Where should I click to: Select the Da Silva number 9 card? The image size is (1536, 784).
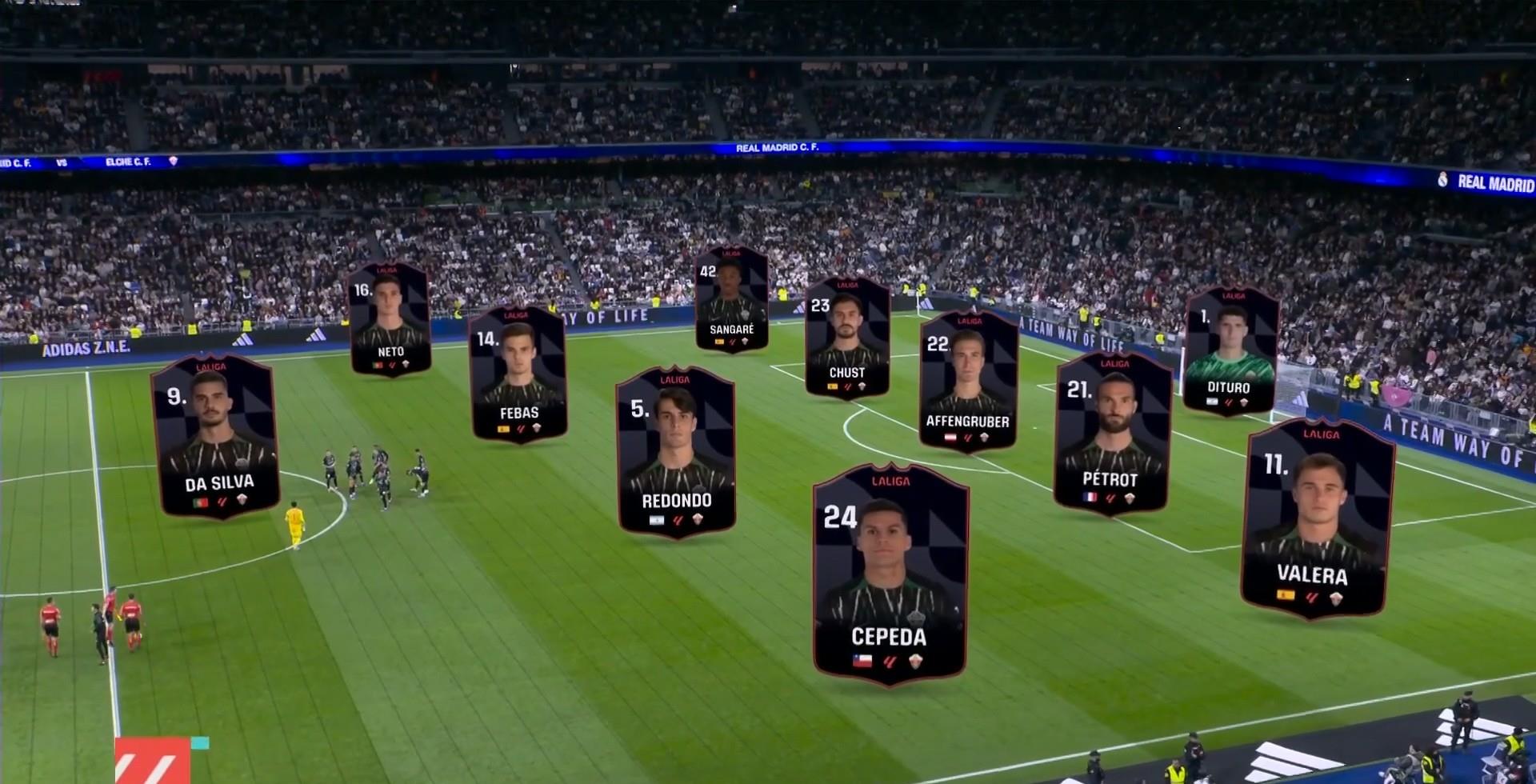tap(216, 436)
